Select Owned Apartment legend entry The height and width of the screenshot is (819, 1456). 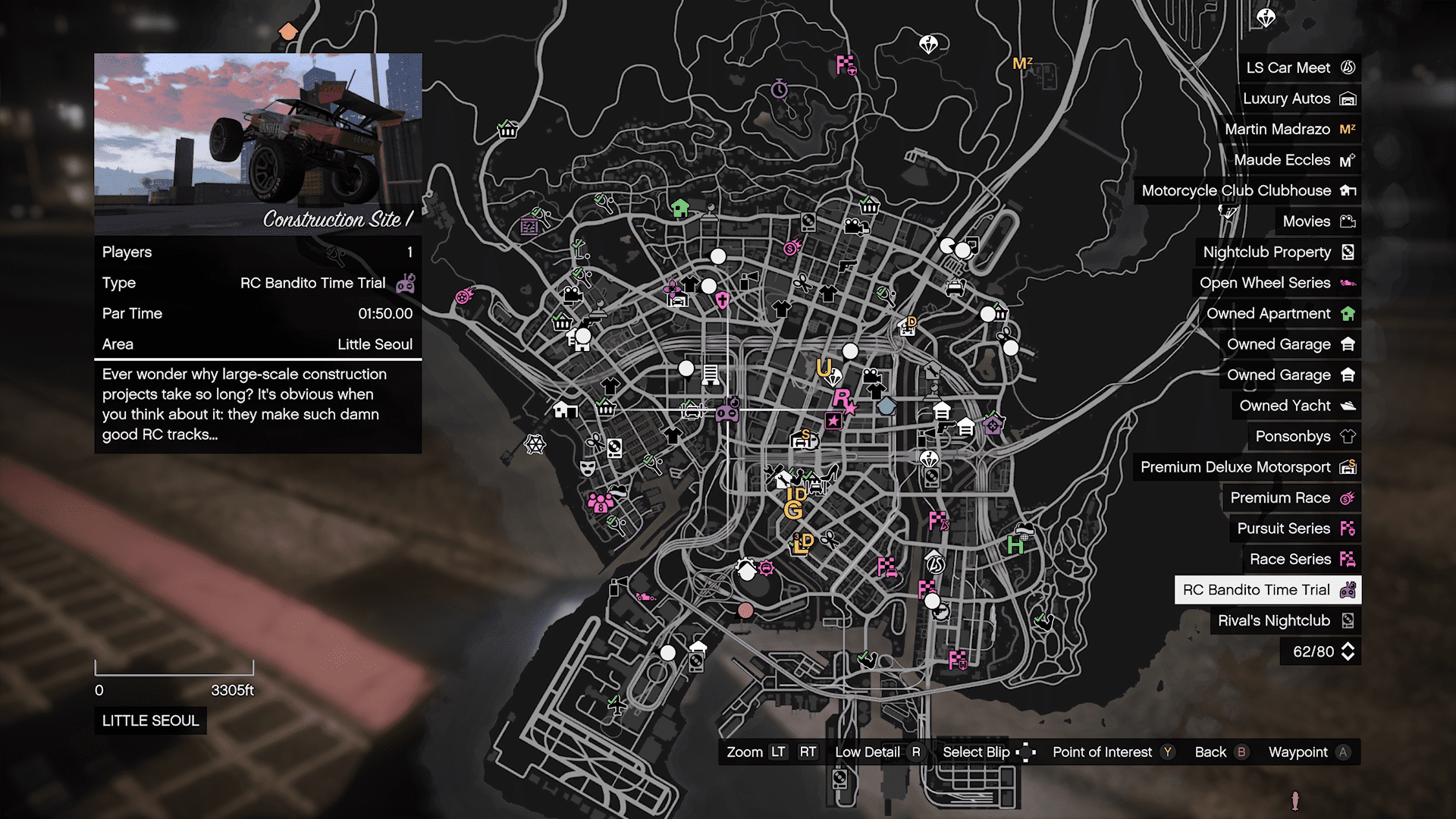pyautogui.click(x=1279, y=314)
